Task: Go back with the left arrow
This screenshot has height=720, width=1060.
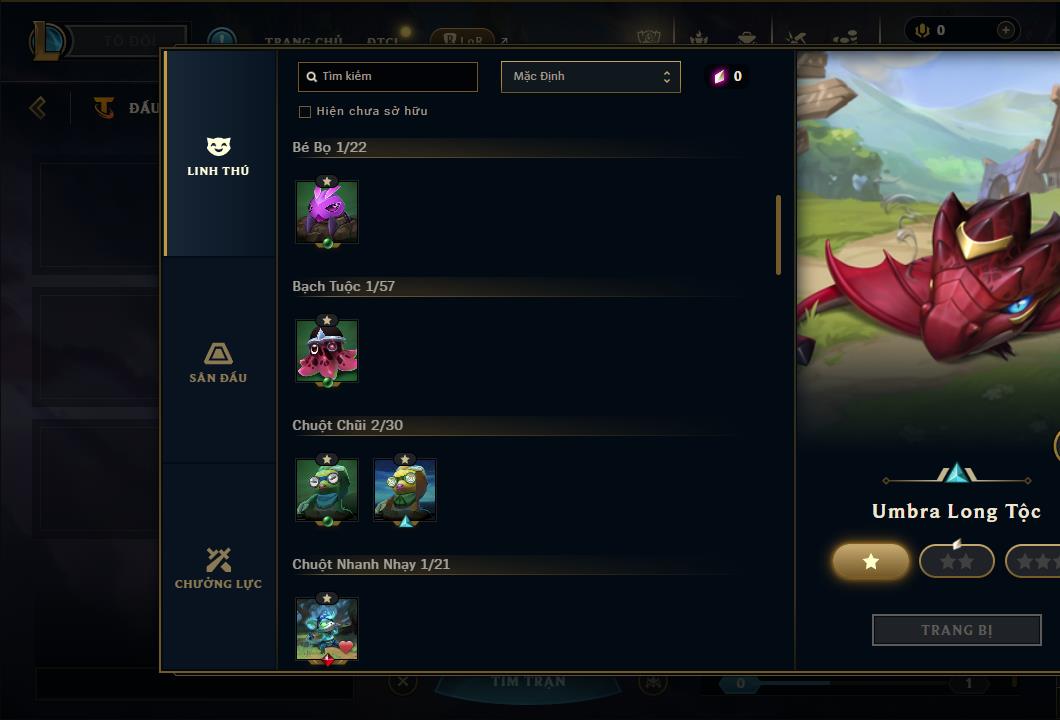Action: [x=38, y=107]
